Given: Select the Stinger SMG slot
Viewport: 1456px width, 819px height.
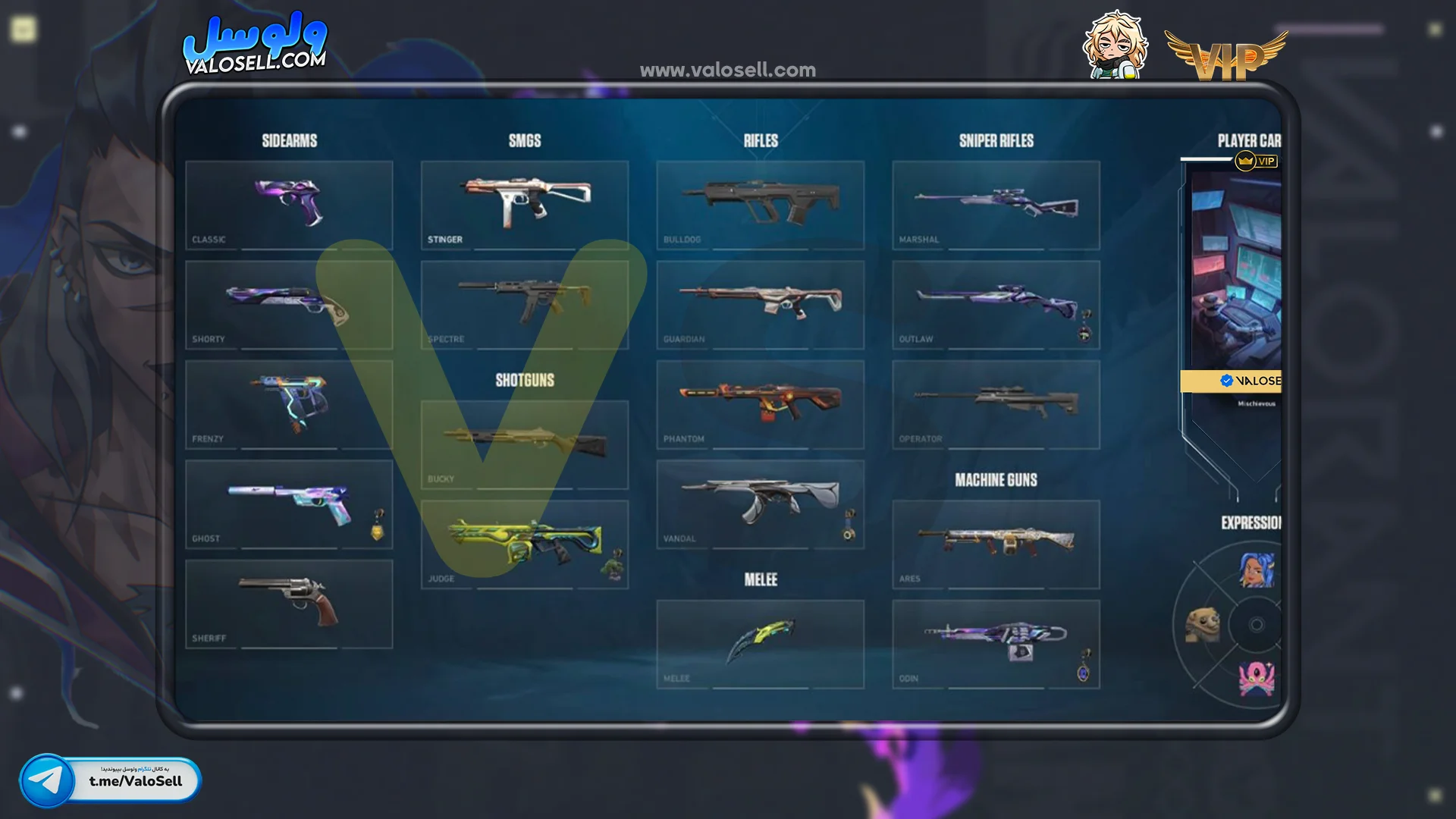Looking at the screenshot, I should 525,205.
